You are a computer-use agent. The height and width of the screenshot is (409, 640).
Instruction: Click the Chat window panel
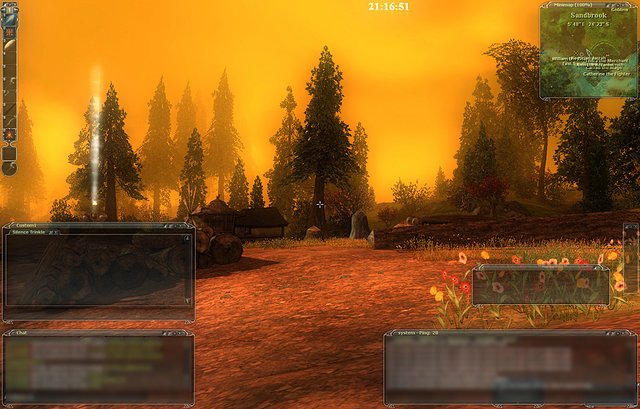click(98, 367)
